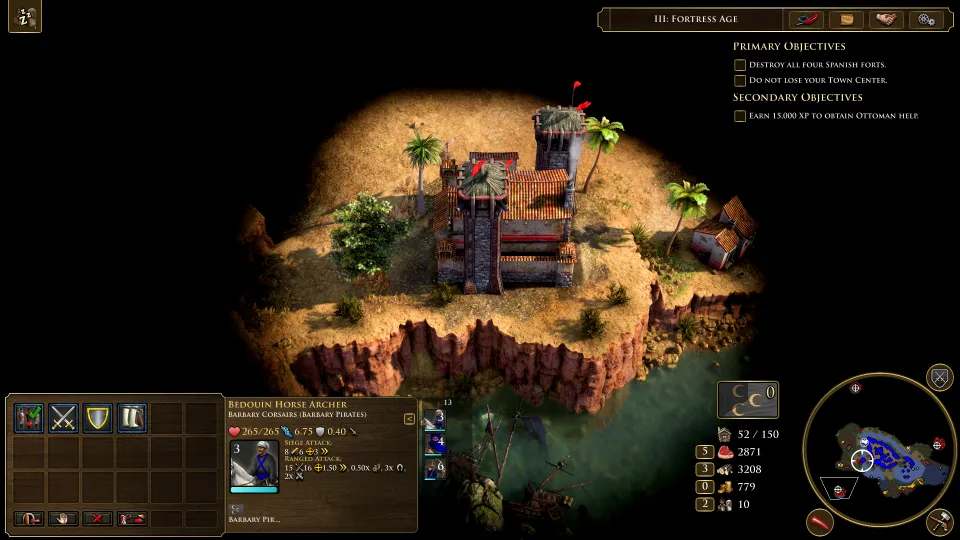
Task: Choose the crossed swords attack stance
Action: [x=64, y=417]
